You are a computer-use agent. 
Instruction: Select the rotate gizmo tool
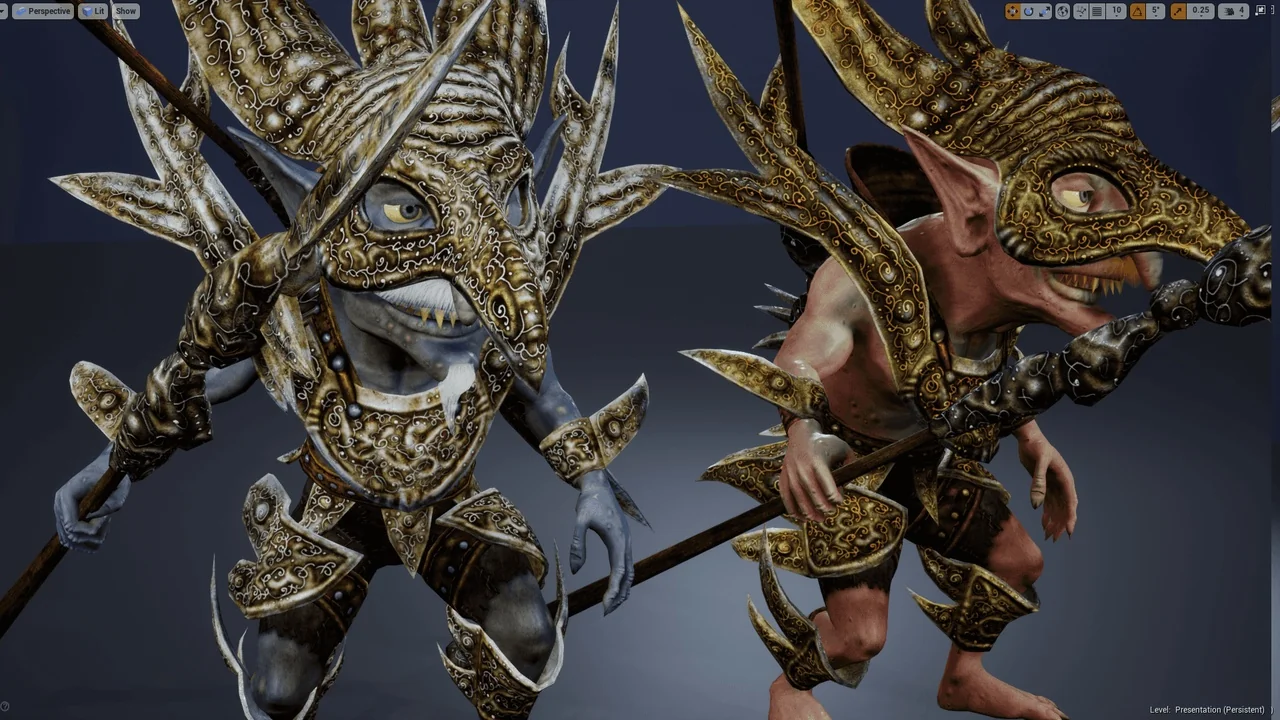click(x=1028, y=11)
